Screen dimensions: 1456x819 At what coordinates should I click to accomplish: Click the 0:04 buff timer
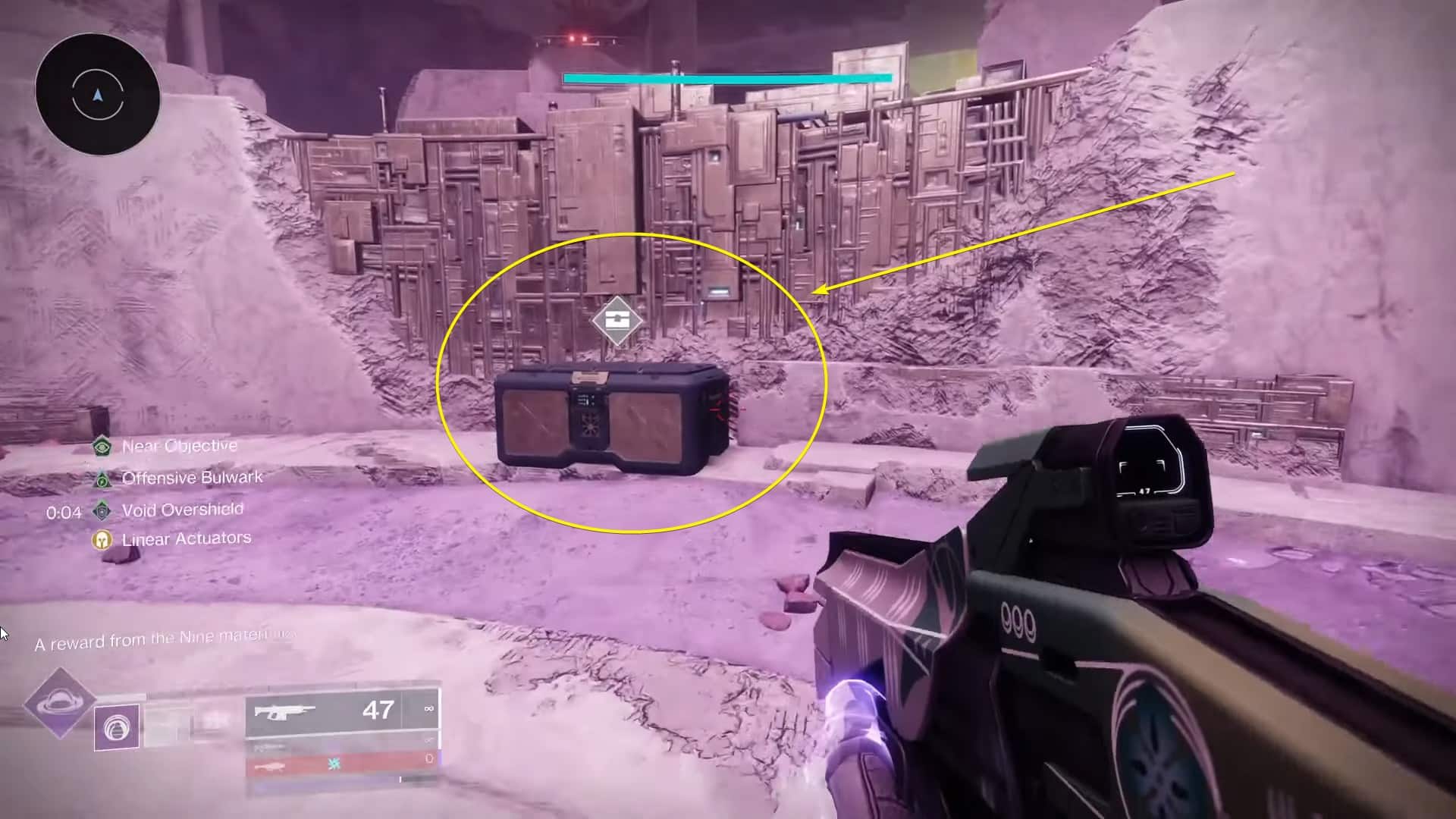[x=65, y=513]
